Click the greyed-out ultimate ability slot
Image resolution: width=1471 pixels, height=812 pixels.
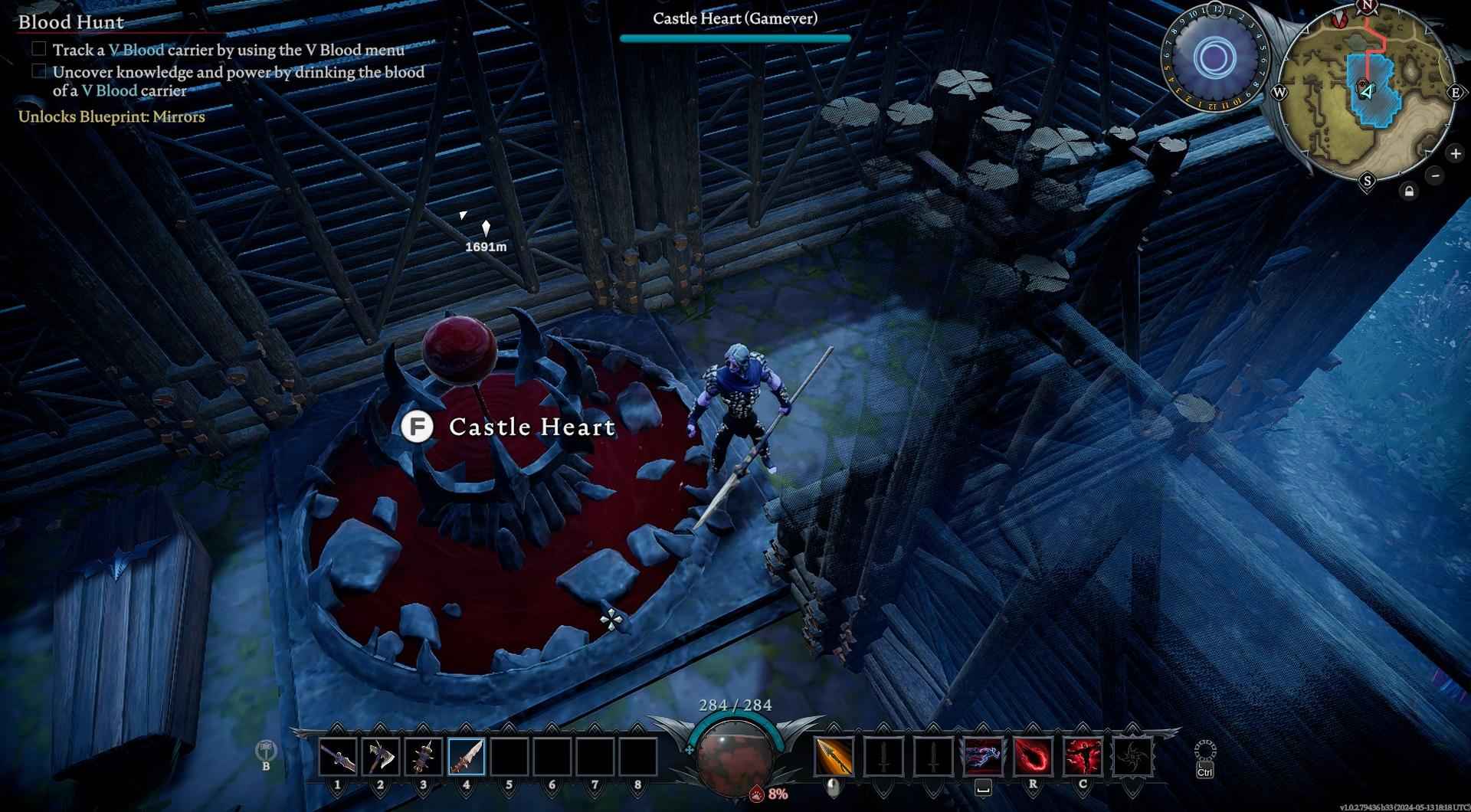pos(1132,757)
